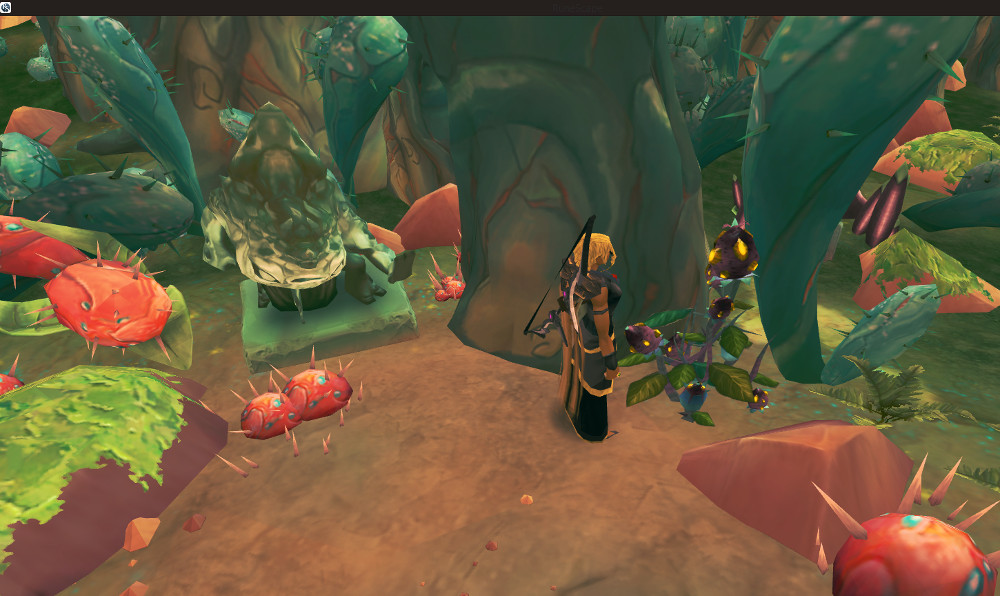Click the application icon in the title bar
1000x596 pixels.
6,7
